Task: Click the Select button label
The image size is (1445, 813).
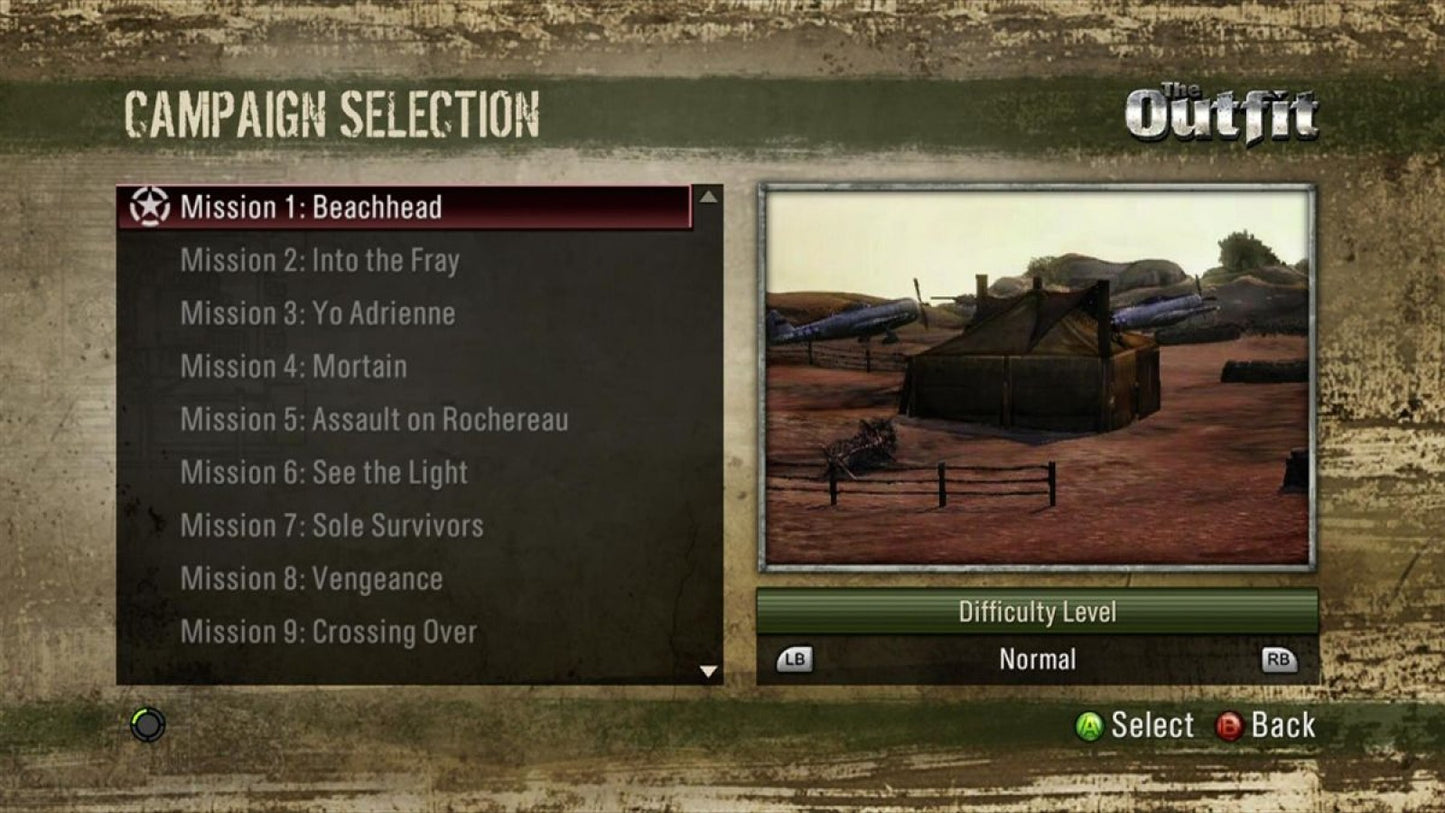Action: pos(1150,725)
